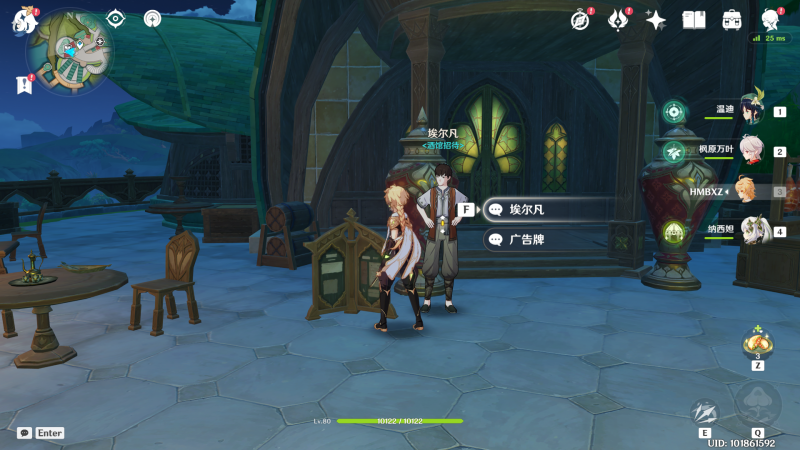800x450 pixels.
Task: Choose the 广告牌 interaction option
Action: [545, 240]
